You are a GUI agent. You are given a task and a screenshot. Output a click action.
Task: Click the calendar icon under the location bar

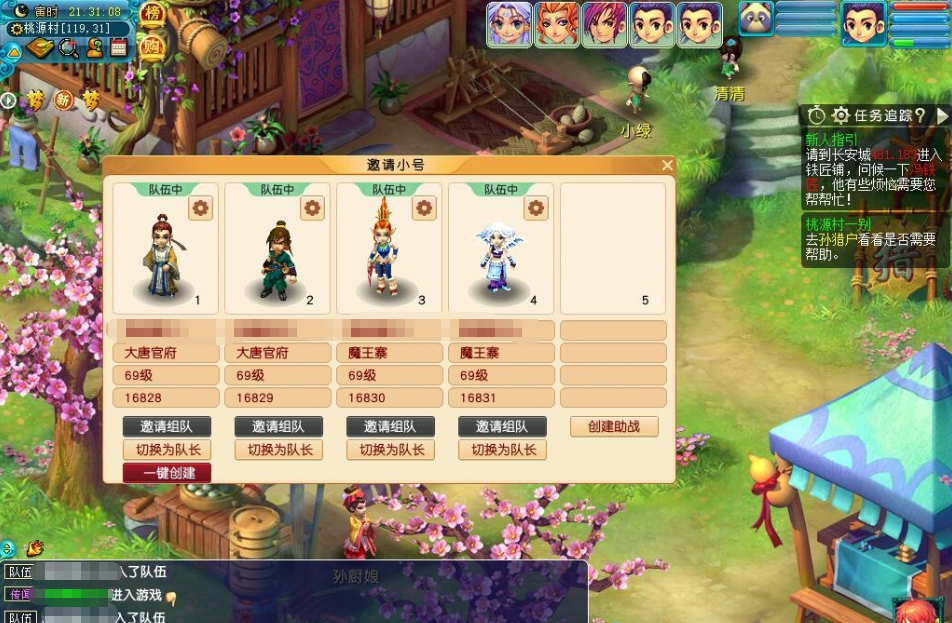click(x=119, y=47)
